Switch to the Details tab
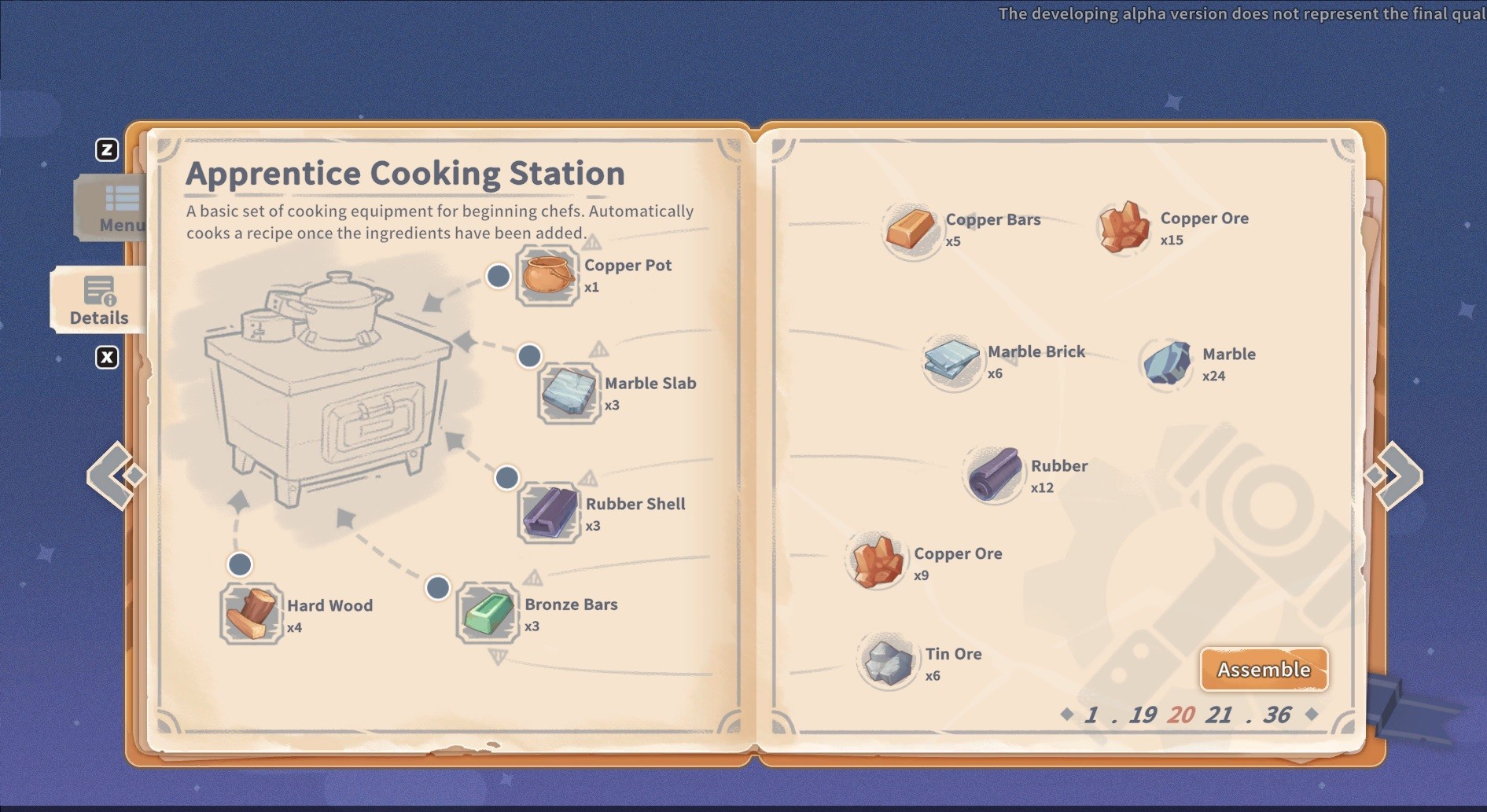The image size is (1487, 812). pyautogui.click(x=98, y=300)
